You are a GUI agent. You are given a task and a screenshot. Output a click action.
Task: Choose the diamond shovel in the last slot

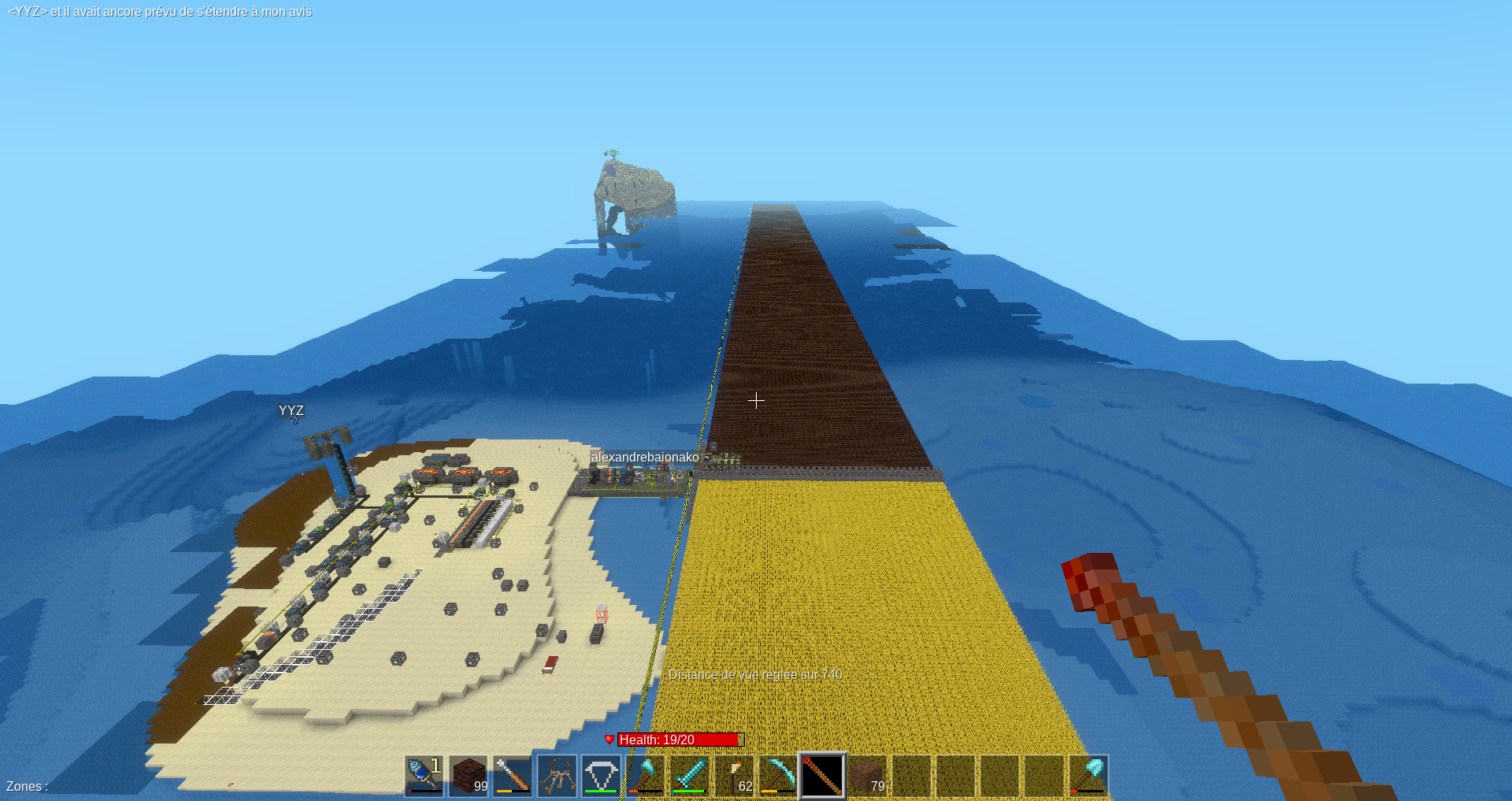1088,776
